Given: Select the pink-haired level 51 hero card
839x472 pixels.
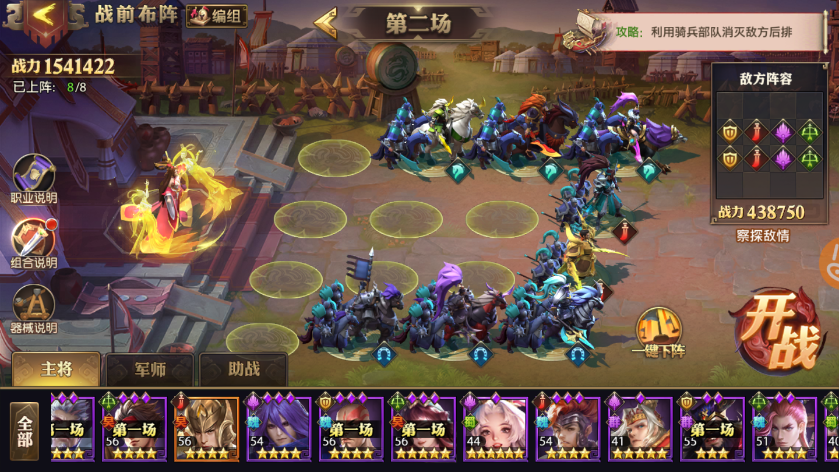Looking at the screenshot, I should (x=783, y=429).
